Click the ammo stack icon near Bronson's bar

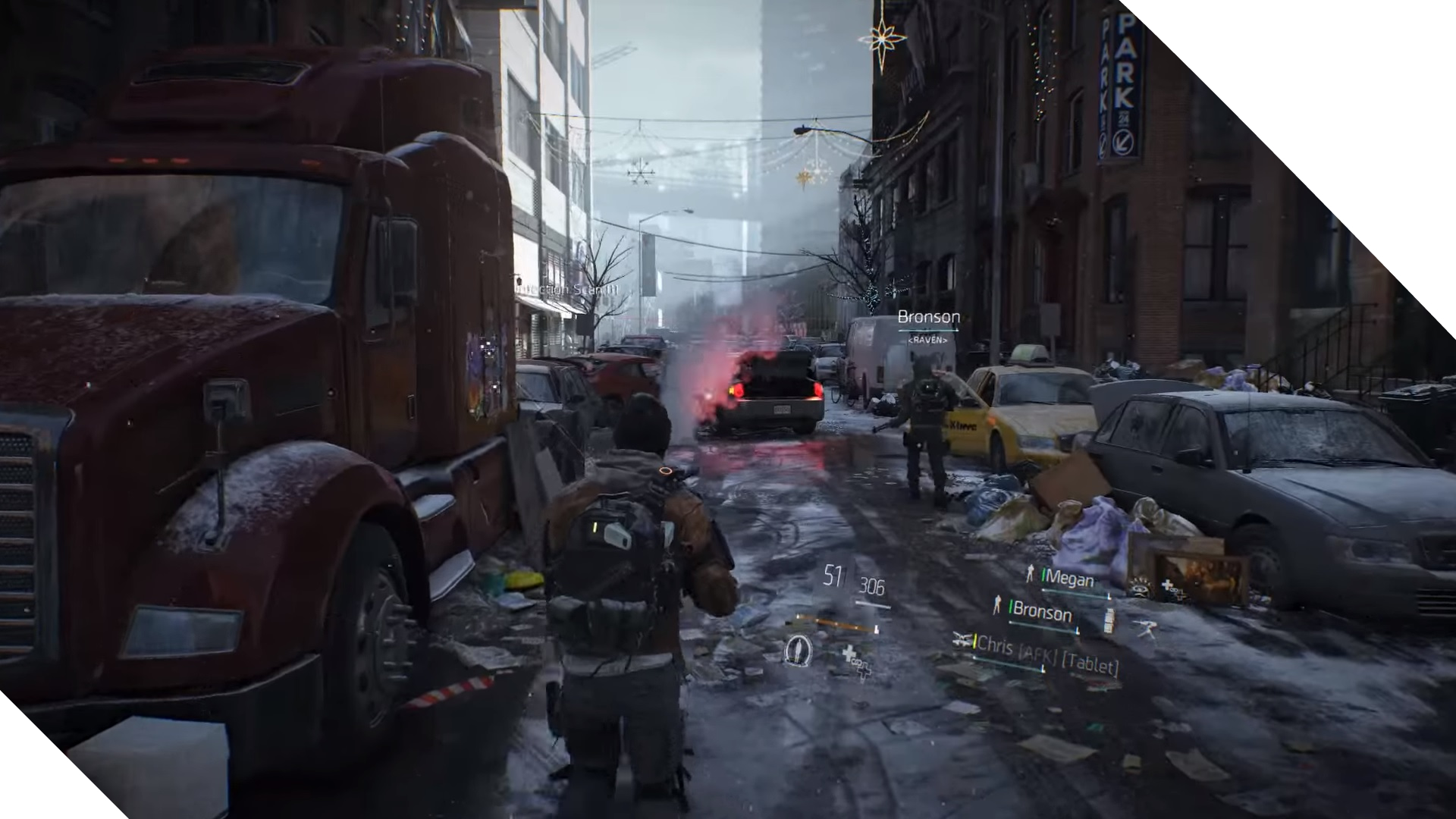[x=1109, y=621]
